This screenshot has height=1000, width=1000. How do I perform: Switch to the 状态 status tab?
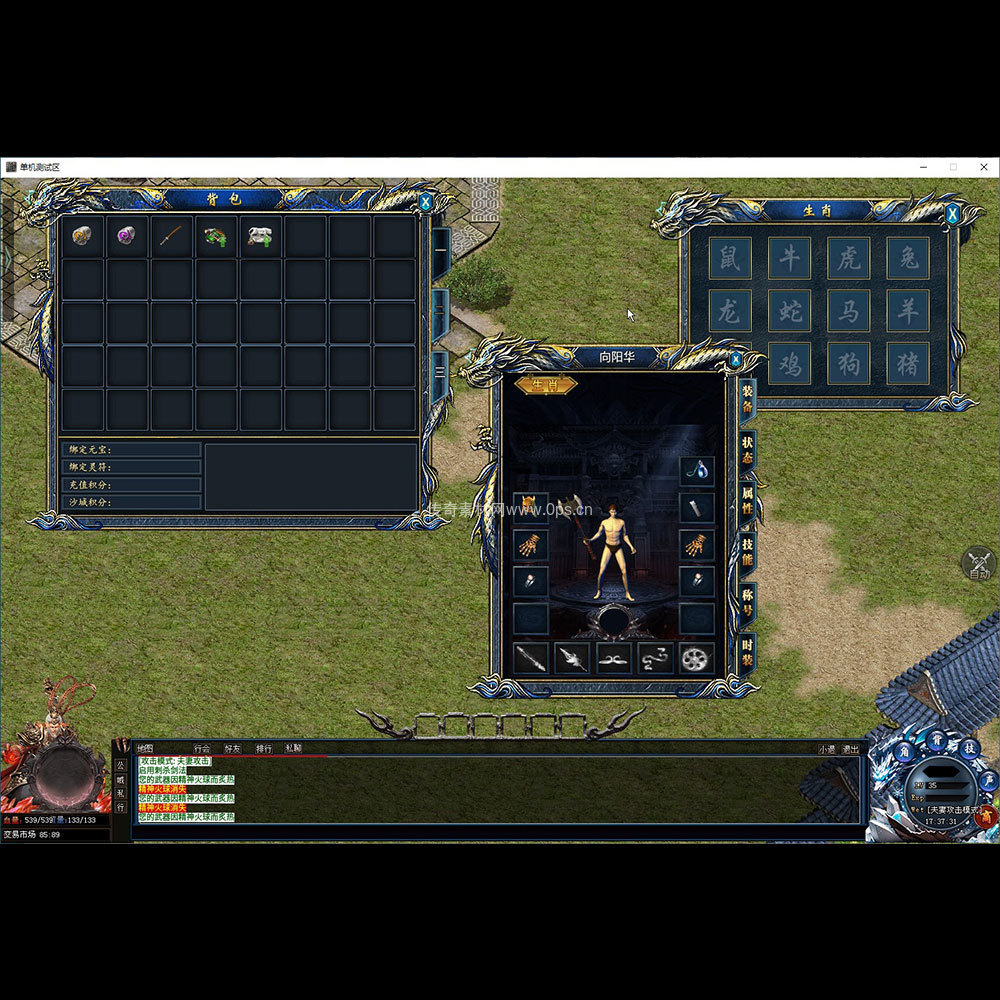747,450
